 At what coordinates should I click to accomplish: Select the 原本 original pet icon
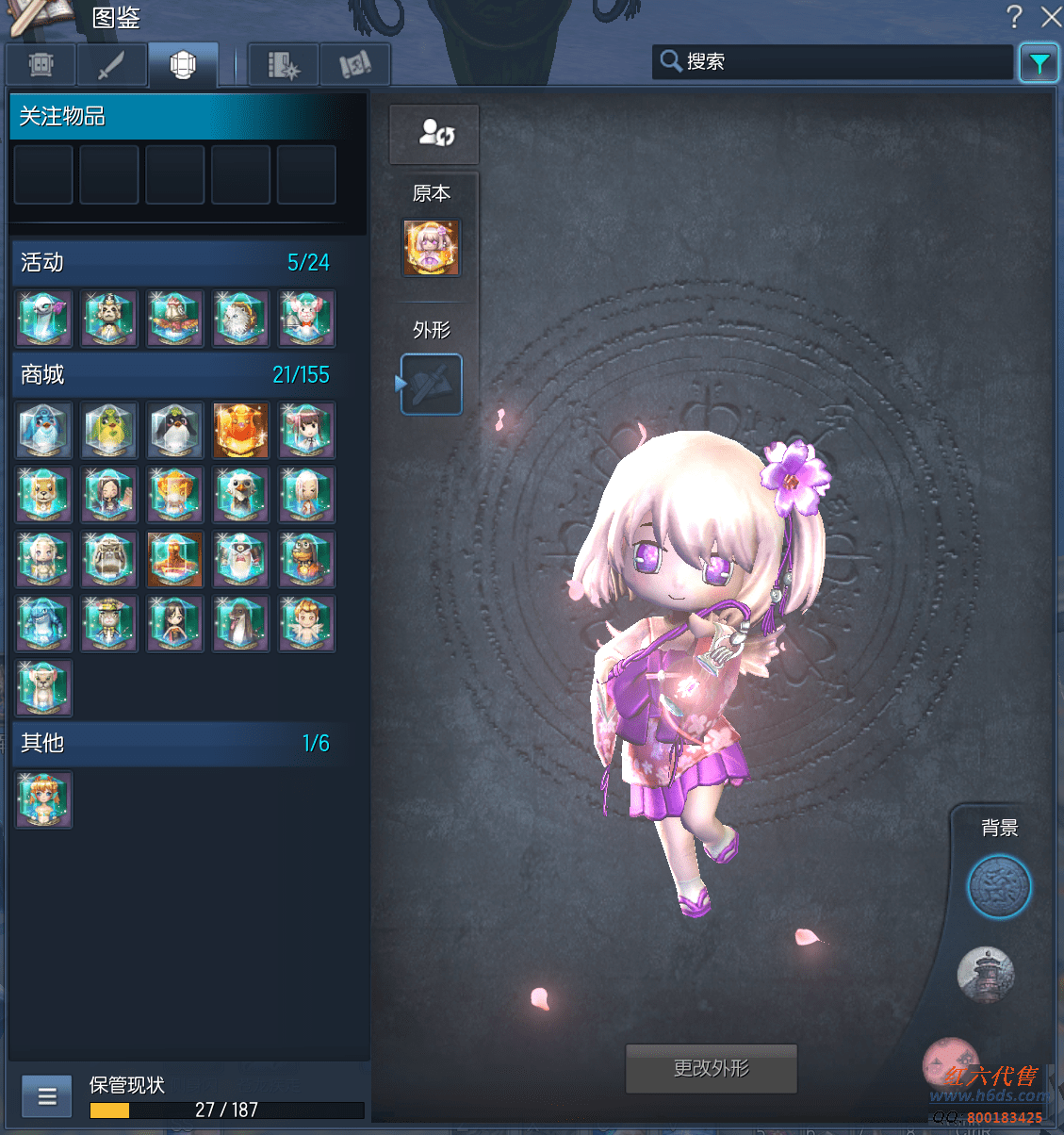tap(432, 248)
